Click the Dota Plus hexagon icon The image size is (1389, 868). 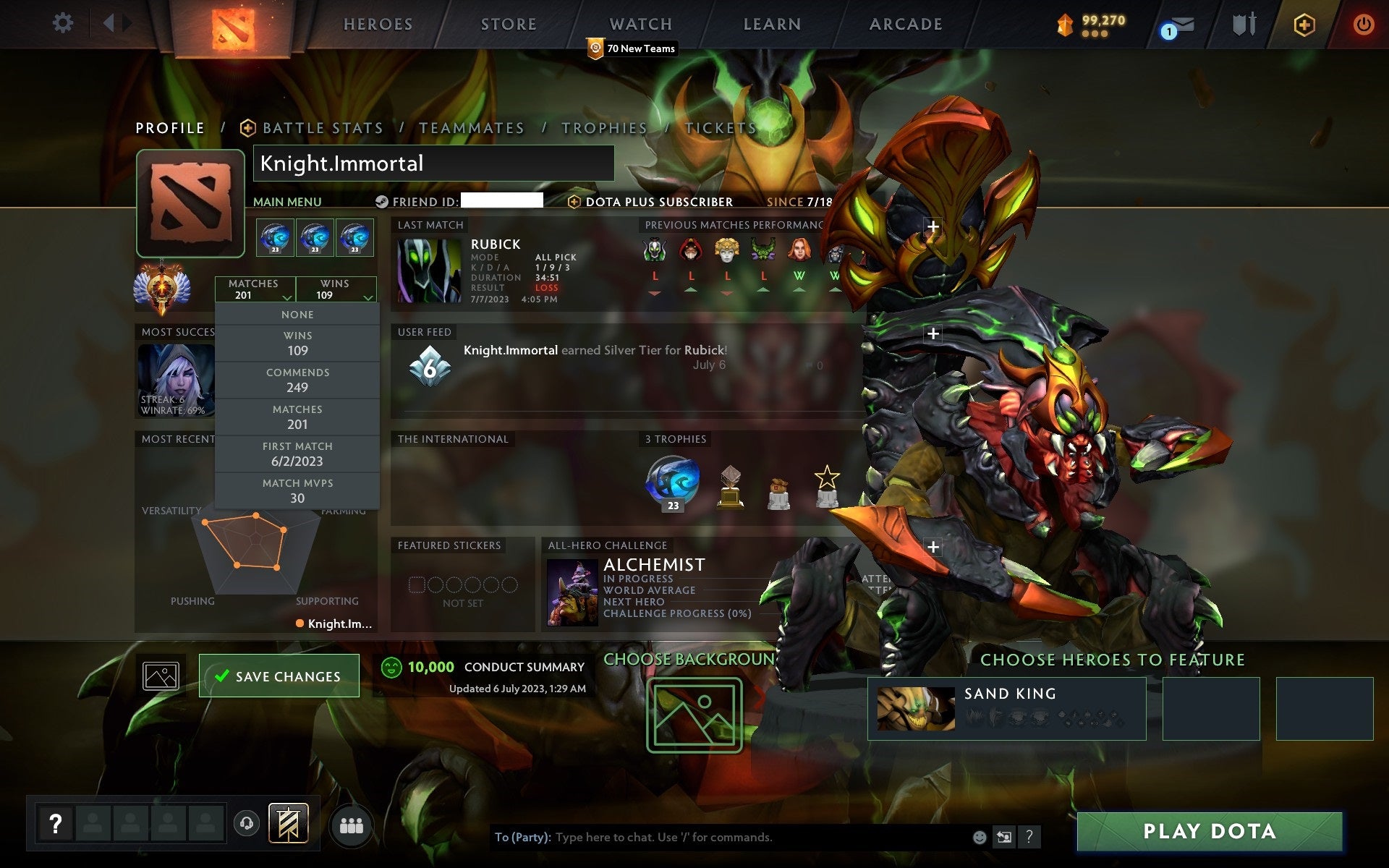pos(1302,23)
